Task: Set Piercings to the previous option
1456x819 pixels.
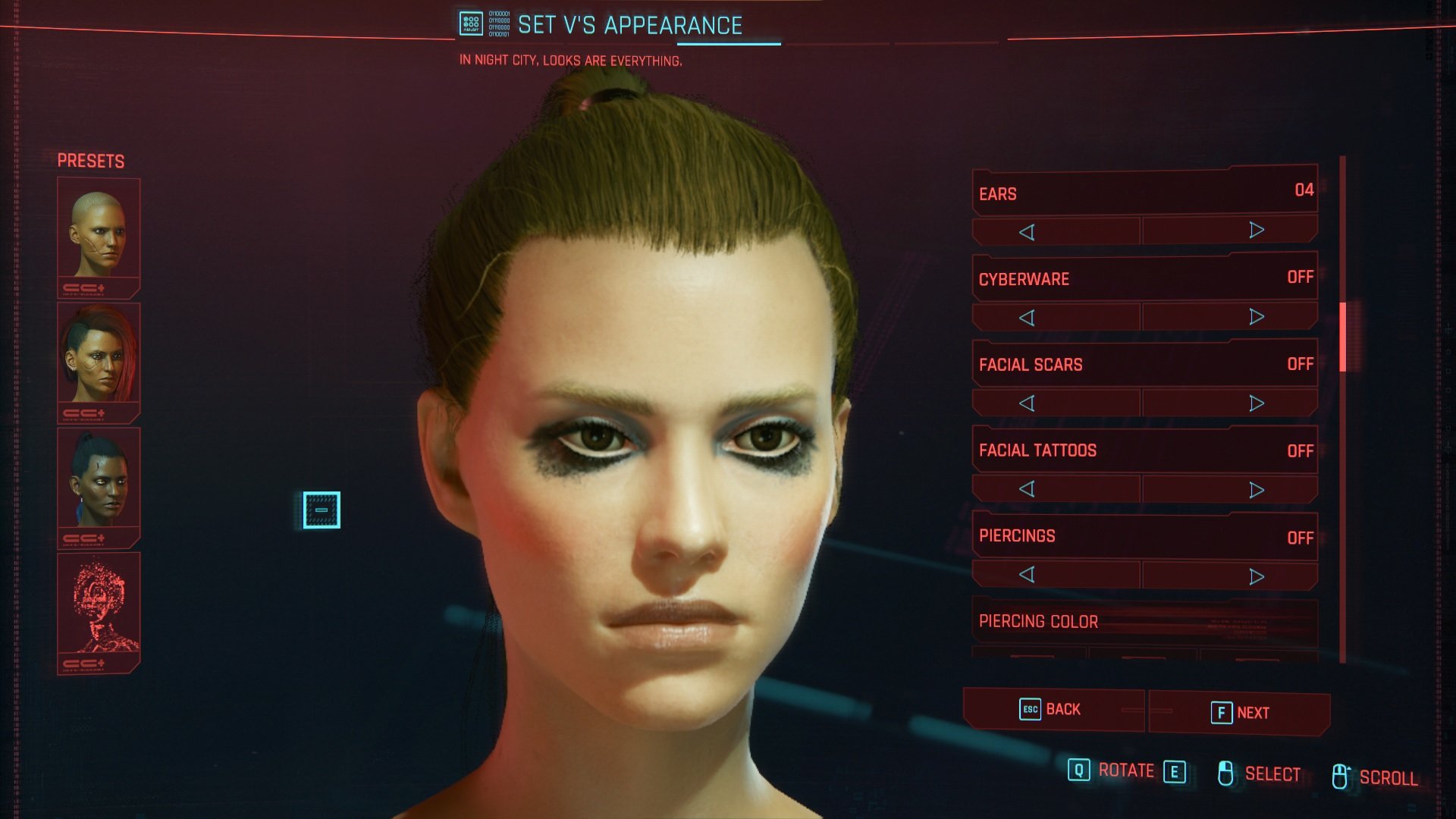Action: click(1027, 575)
